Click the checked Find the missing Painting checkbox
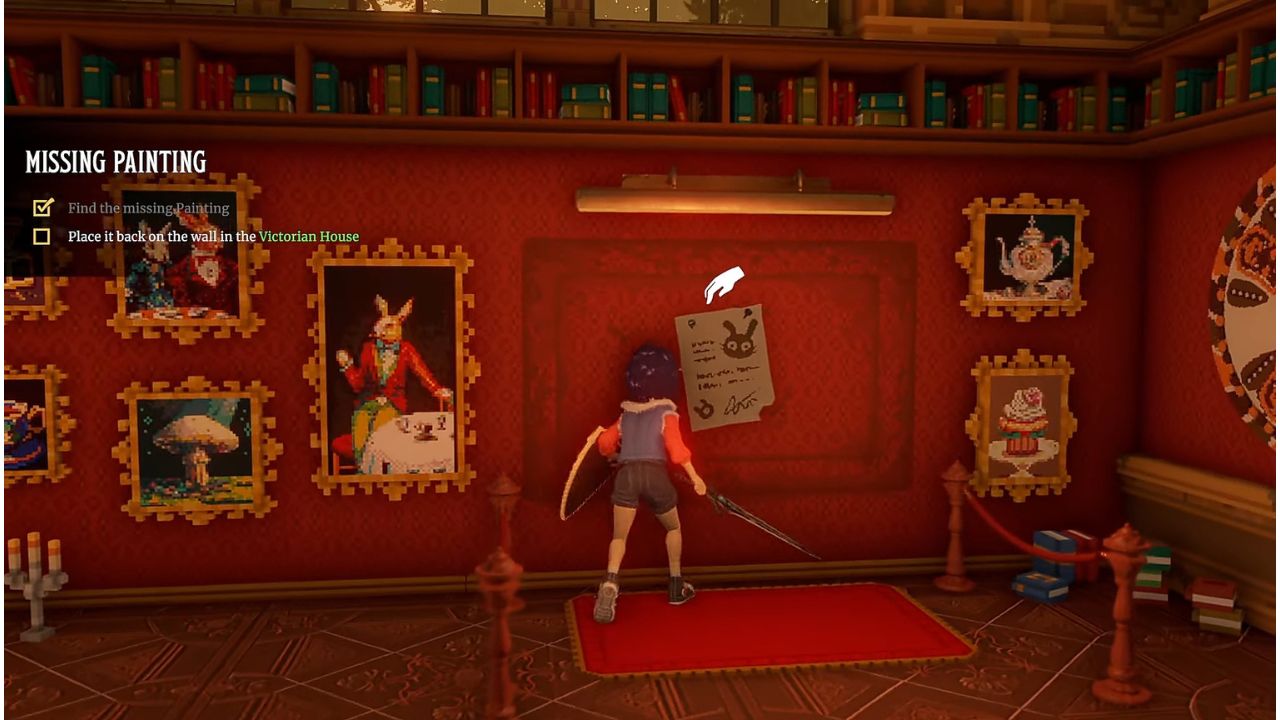 tap(41, 208)
